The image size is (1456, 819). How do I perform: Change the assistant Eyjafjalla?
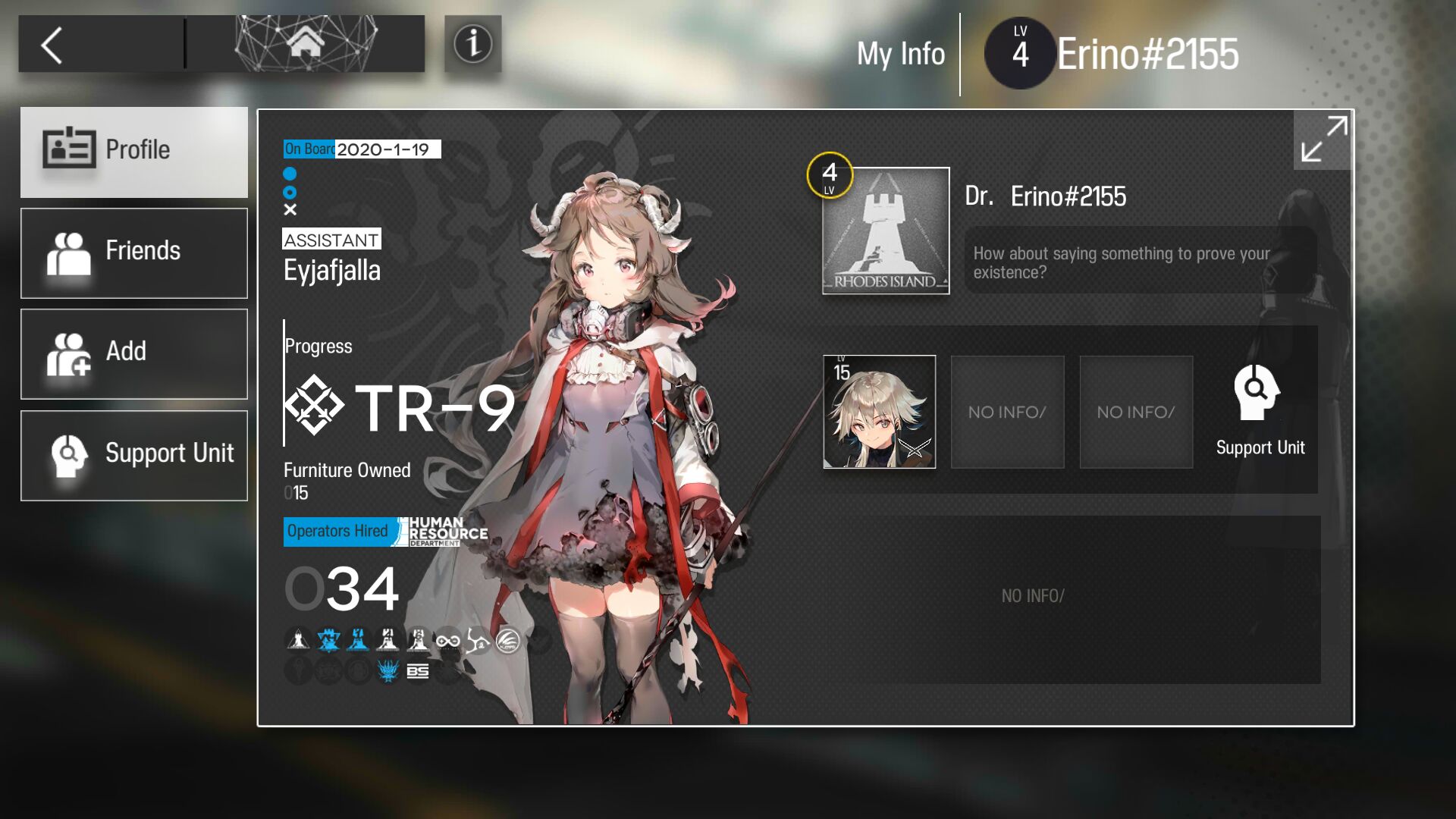(332, 271)
